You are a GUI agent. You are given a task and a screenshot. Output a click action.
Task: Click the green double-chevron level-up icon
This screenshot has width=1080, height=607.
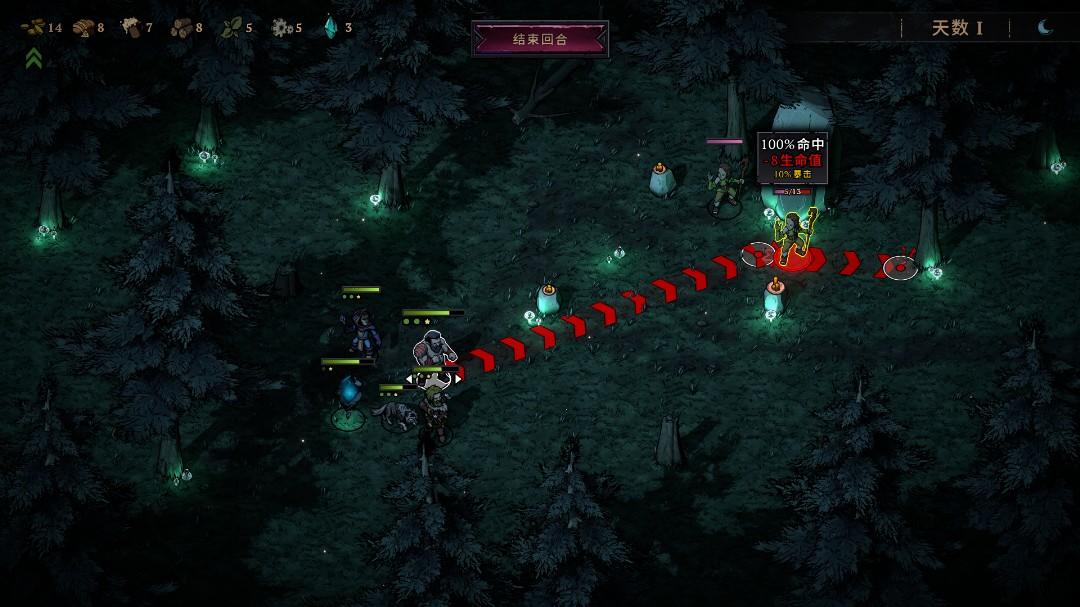pos(34,59)
